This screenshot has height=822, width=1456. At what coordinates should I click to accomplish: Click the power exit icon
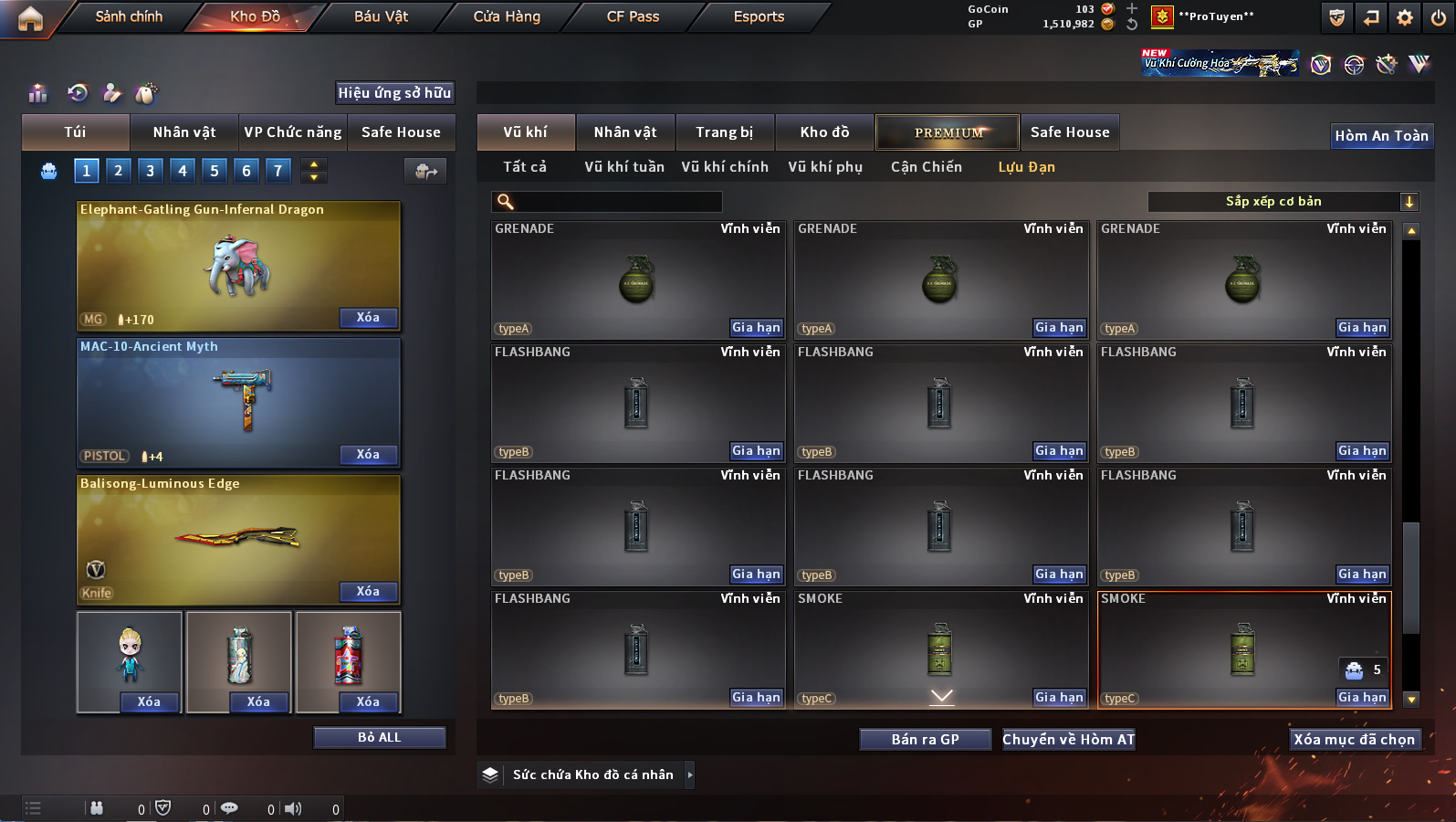coord(1439,17)
